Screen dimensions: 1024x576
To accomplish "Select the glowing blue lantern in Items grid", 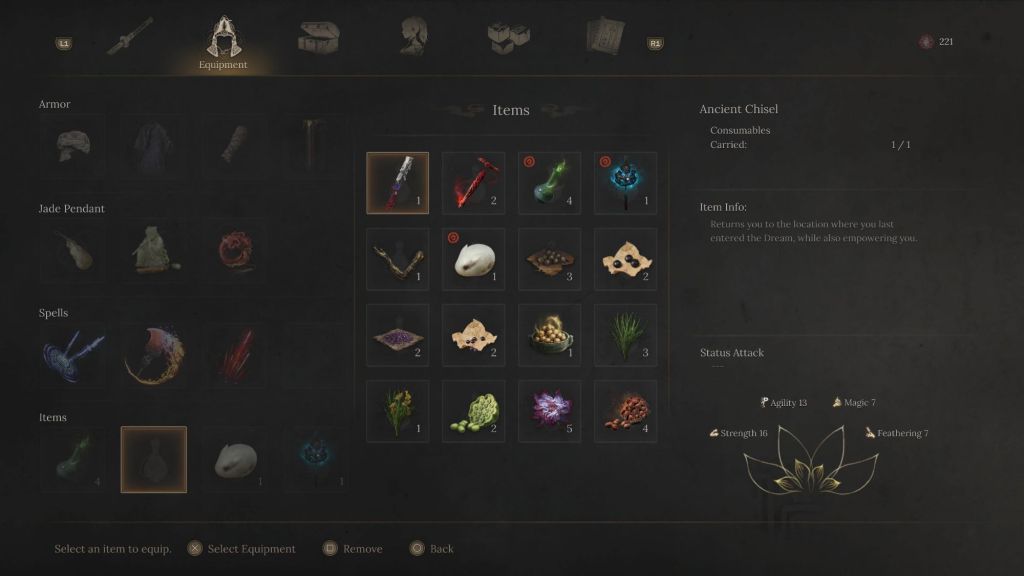I will click(x=625, y=183).
